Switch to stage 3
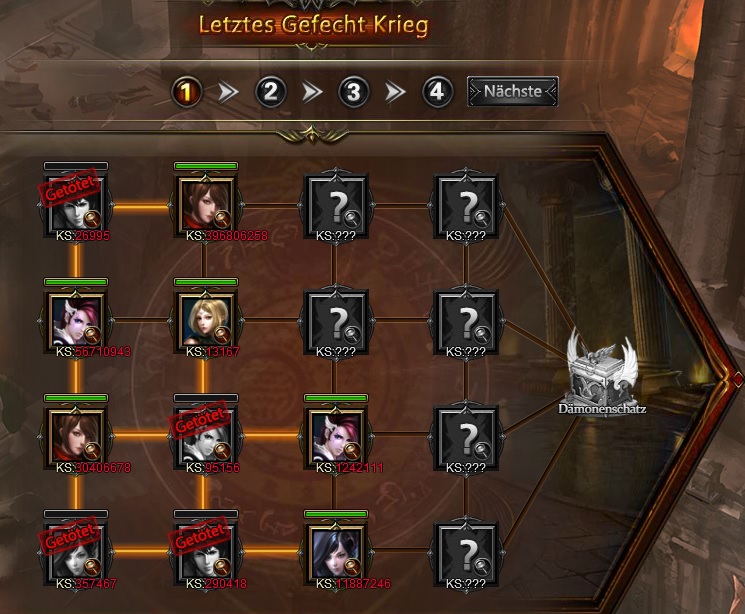Screen dimensions: 745x614 click(352, 93)
